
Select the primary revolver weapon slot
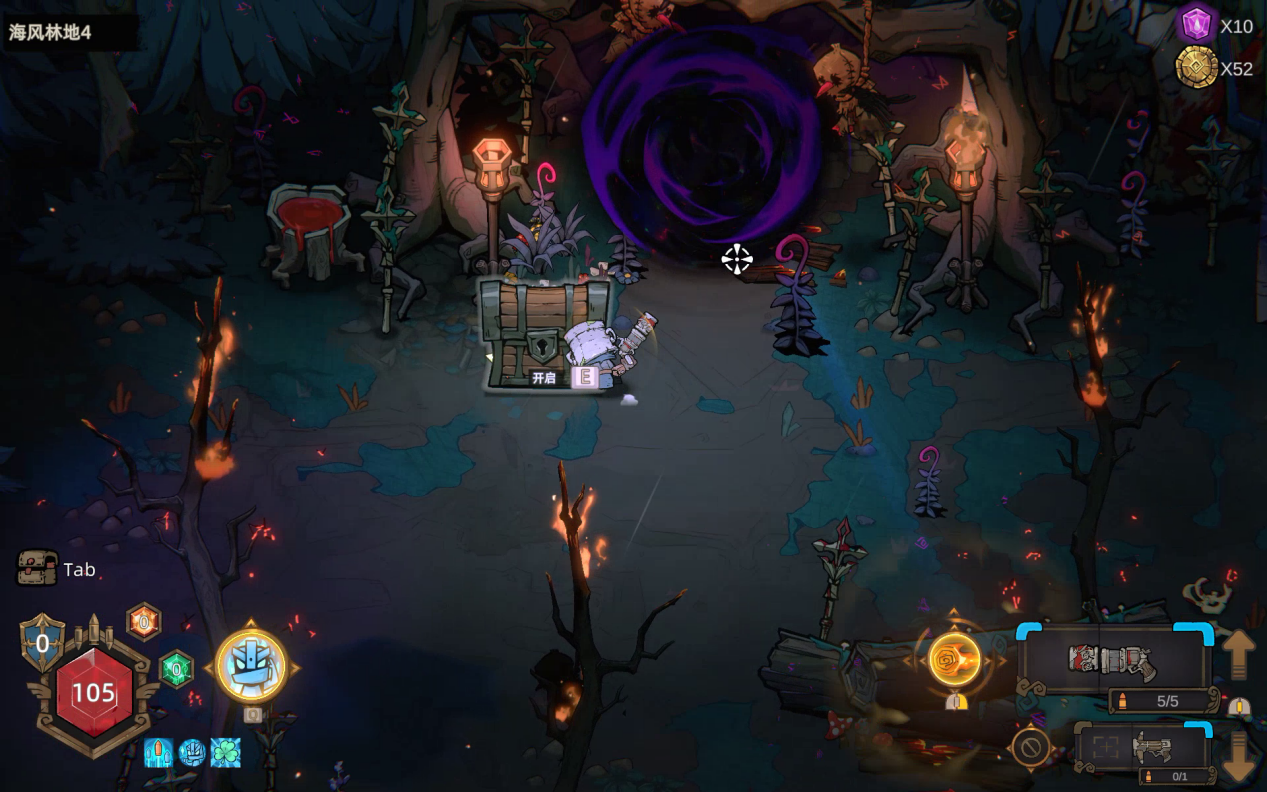(x=1112, y=661)
